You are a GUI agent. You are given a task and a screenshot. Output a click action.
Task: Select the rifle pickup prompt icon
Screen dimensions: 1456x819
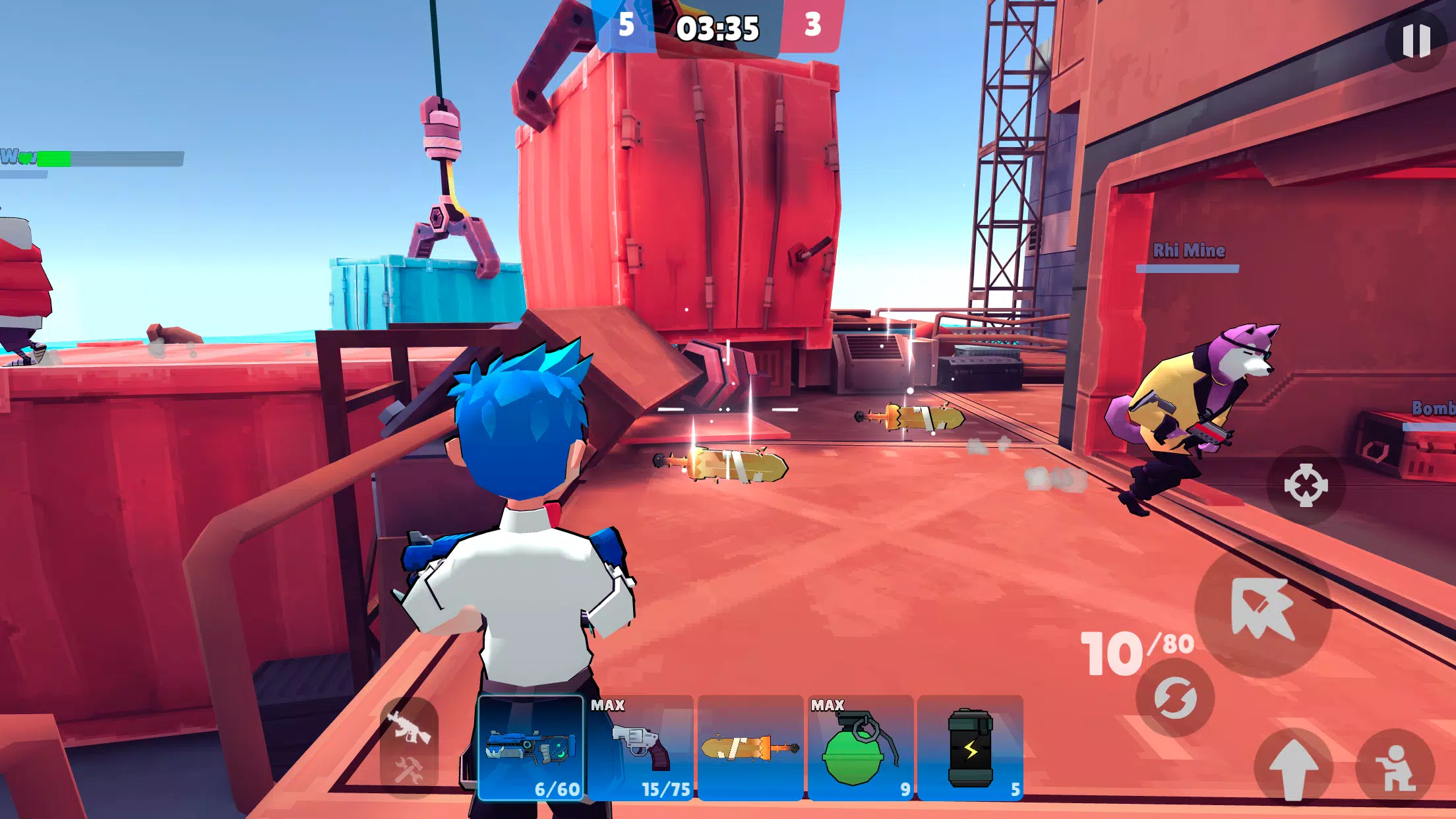point(410,730)
